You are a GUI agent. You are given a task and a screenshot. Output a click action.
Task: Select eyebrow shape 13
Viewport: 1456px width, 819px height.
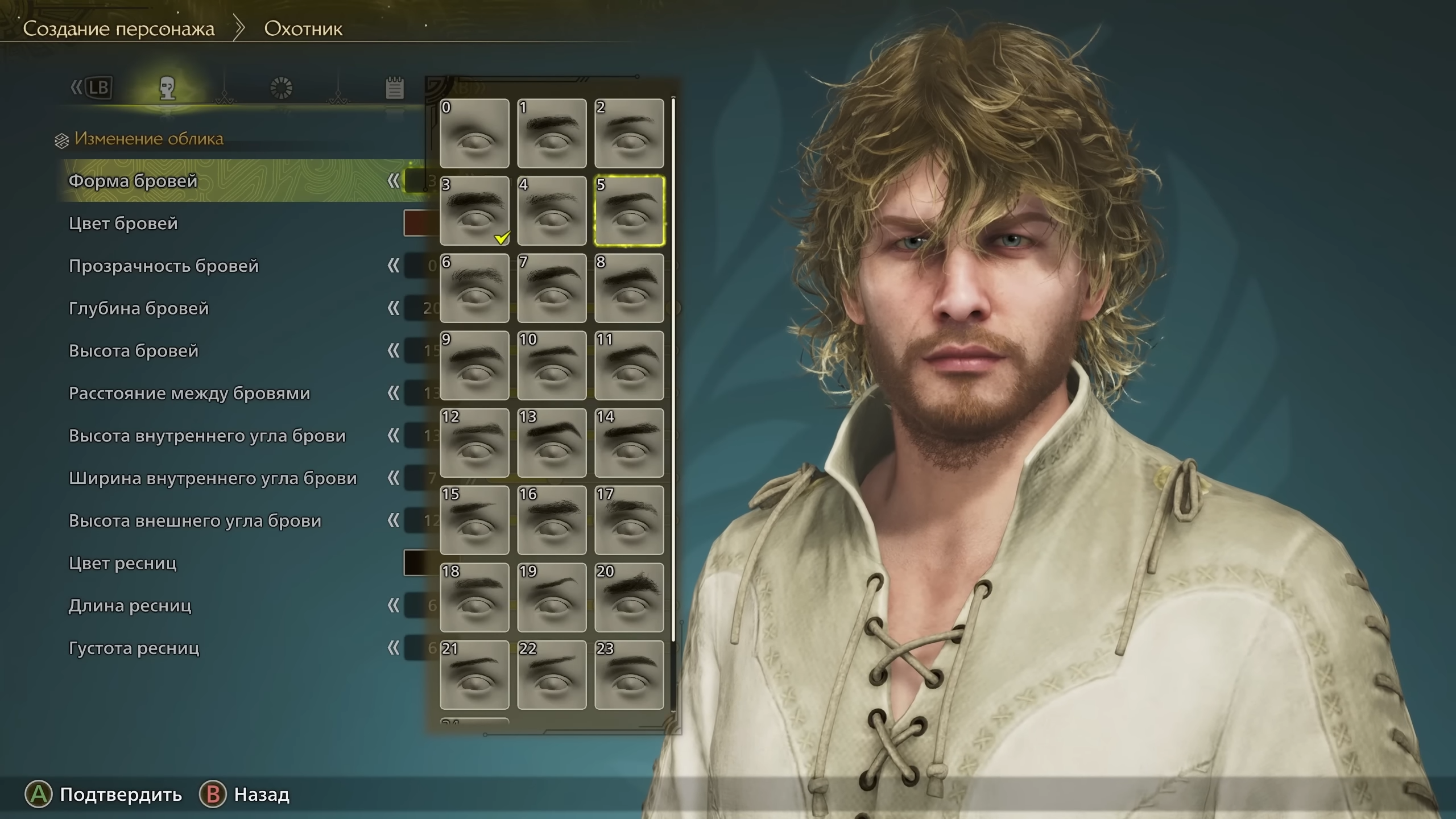point(552,443)
